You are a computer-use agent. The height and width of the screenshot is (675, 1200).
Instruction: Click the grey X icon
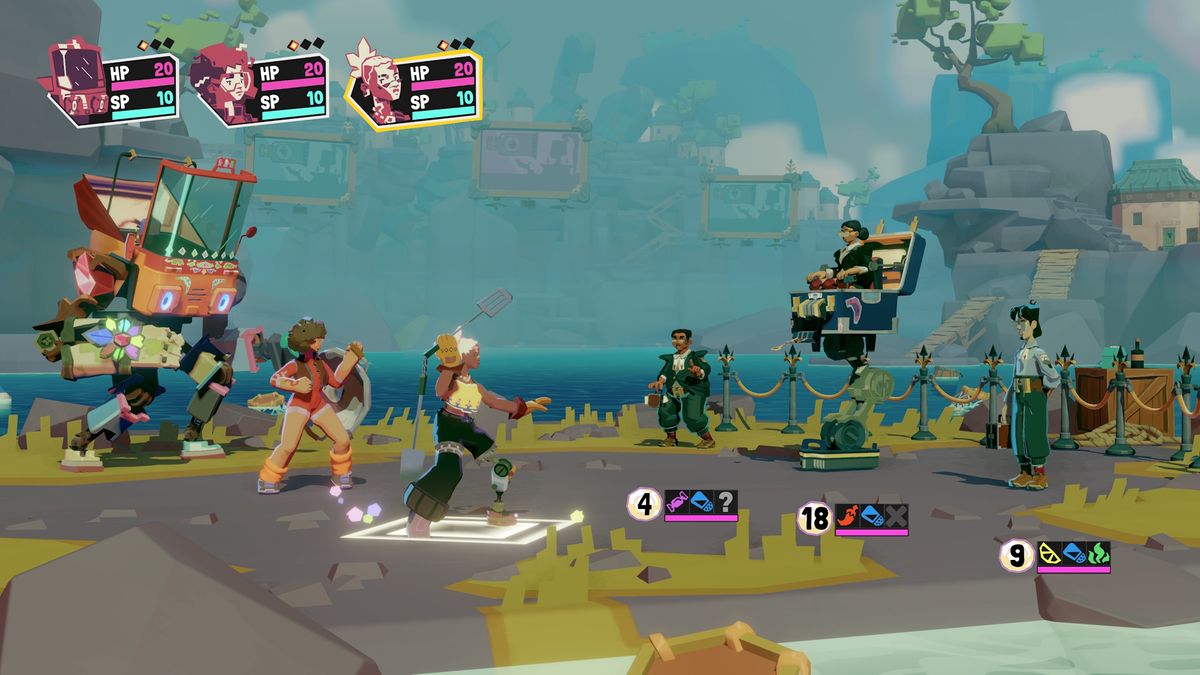(896, 516)
